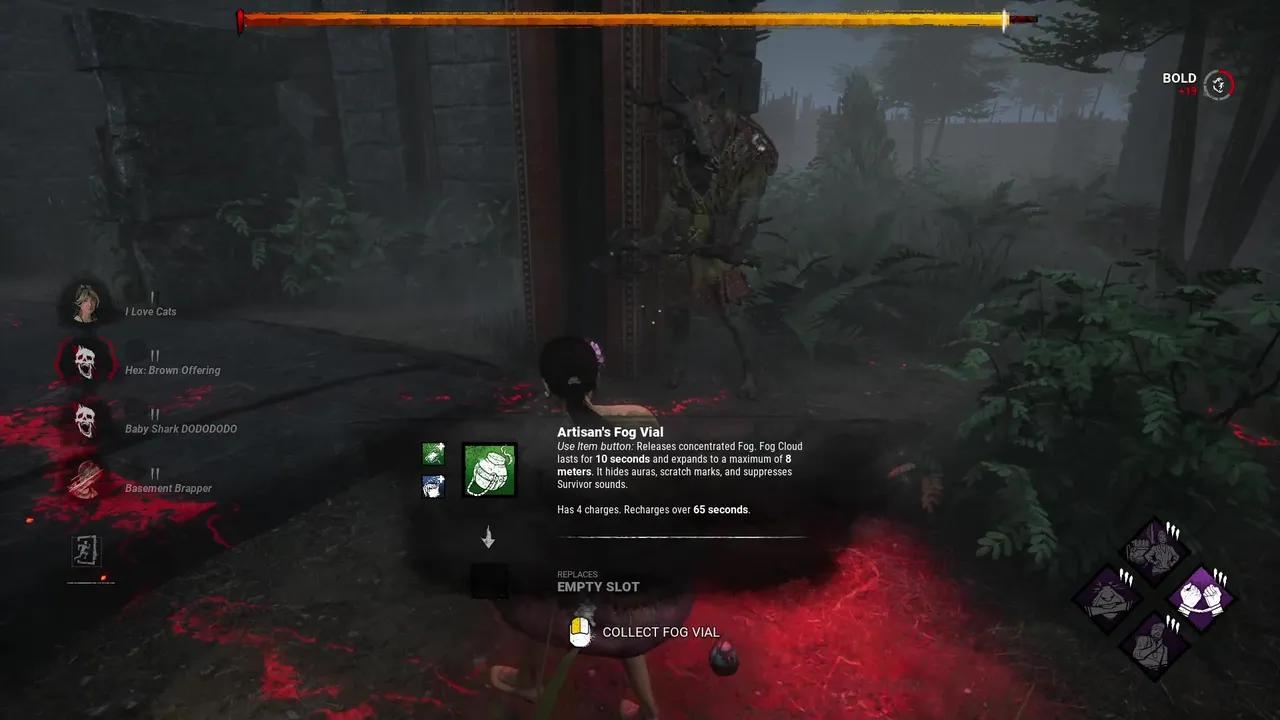Click Baby Shark DODODODO's skull indicator
The width and height of the screenshot is (1280, 720).
pyautogui.click(x=86, y=420)
